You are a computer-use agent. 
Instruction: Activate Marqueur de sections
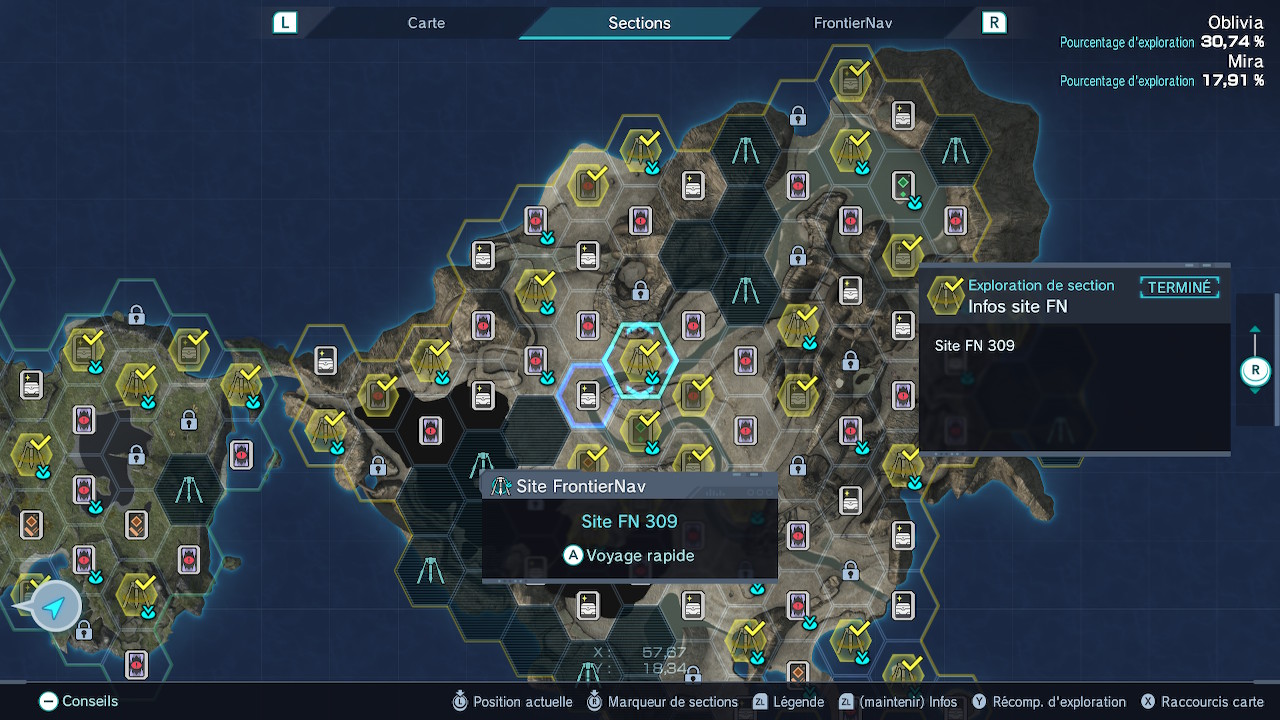click(661, 702)
